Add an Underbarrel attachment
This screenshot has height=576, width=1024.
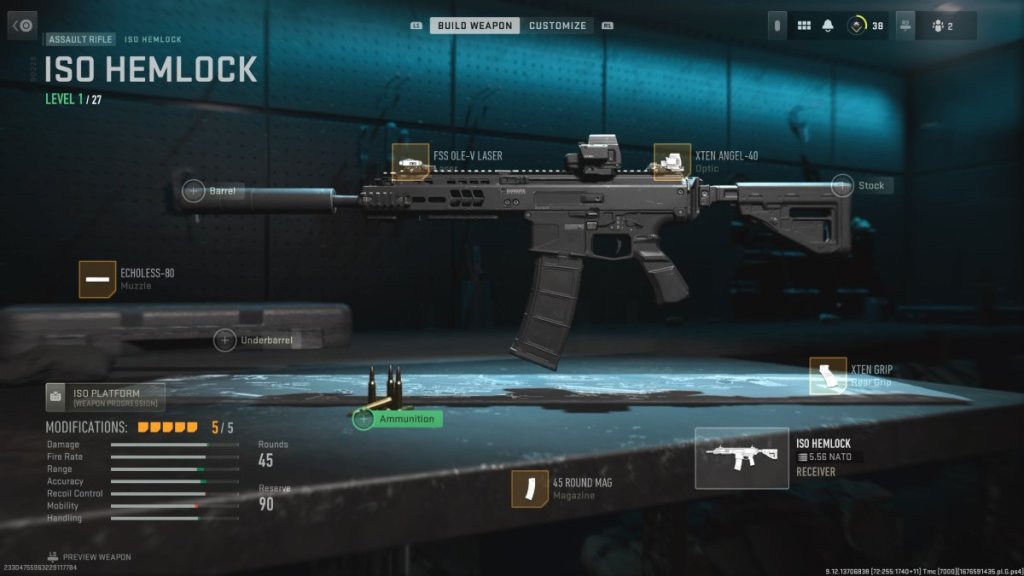[225, 341]
